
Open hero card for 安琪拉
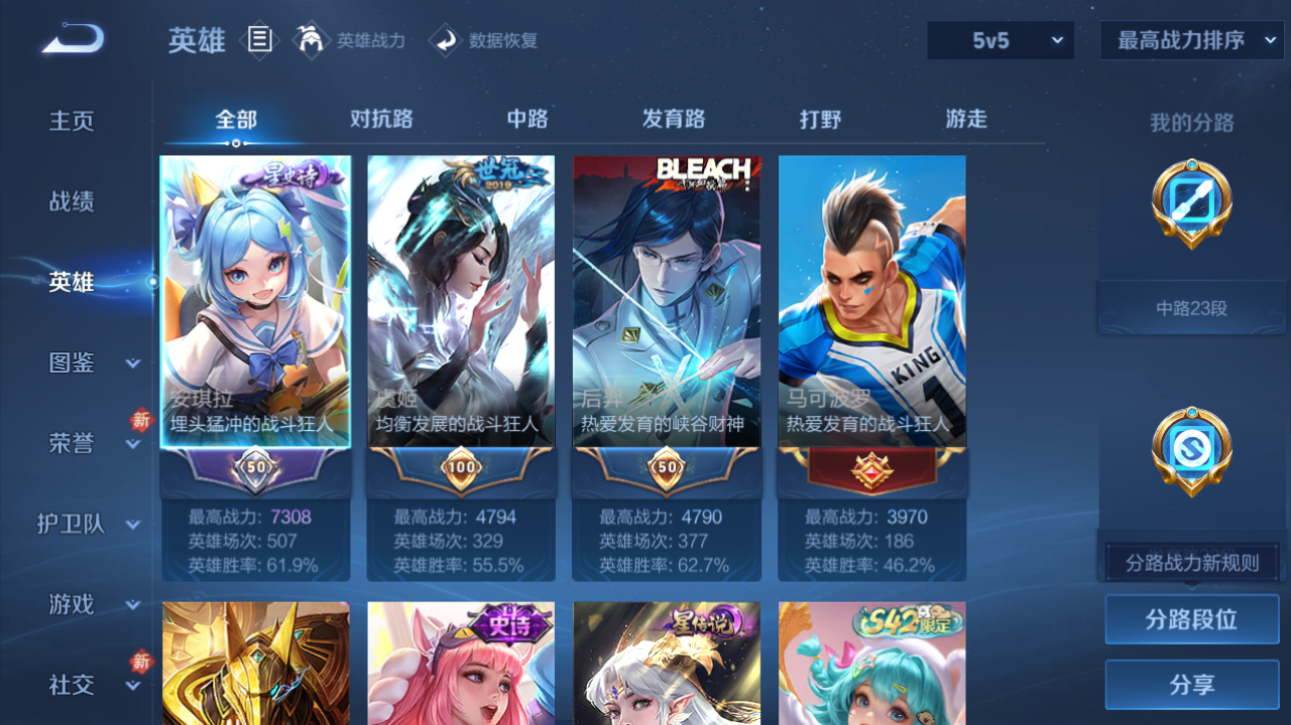point(255,300)
